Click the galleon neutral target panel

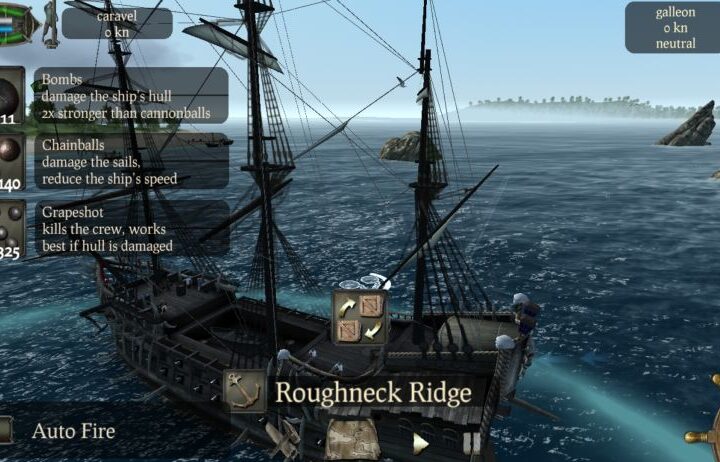click(672, 27)
